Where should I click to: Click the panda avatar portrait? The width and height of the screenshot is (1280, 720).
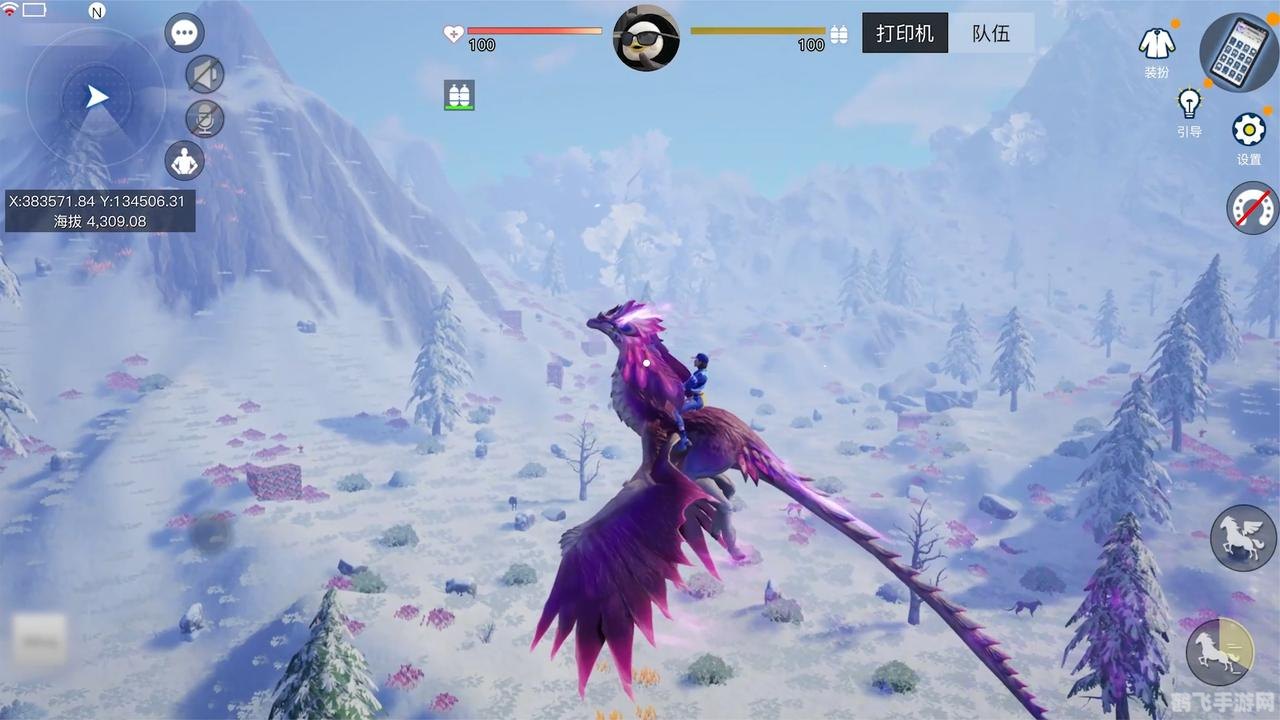tap(646, 38)
